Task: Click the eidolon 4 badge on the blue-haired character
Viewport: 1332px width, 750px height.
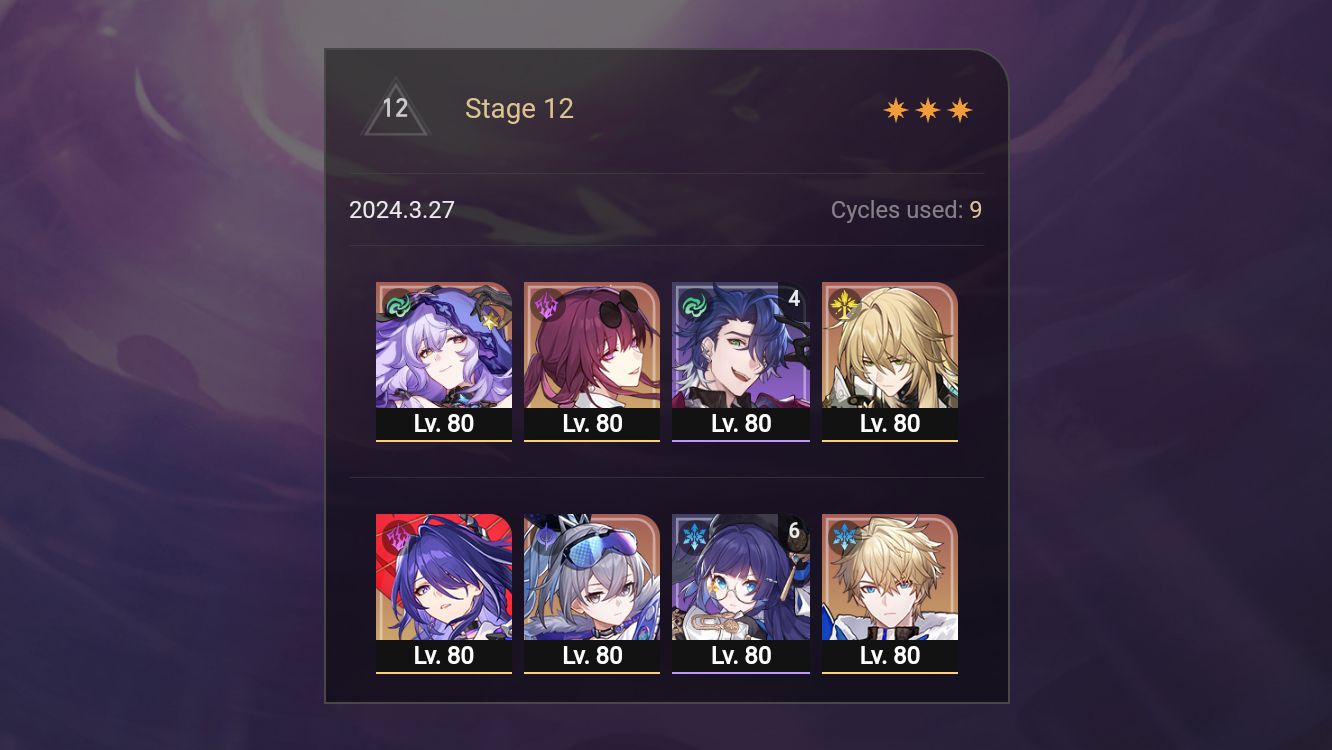Action: click(x=793, y=298)
